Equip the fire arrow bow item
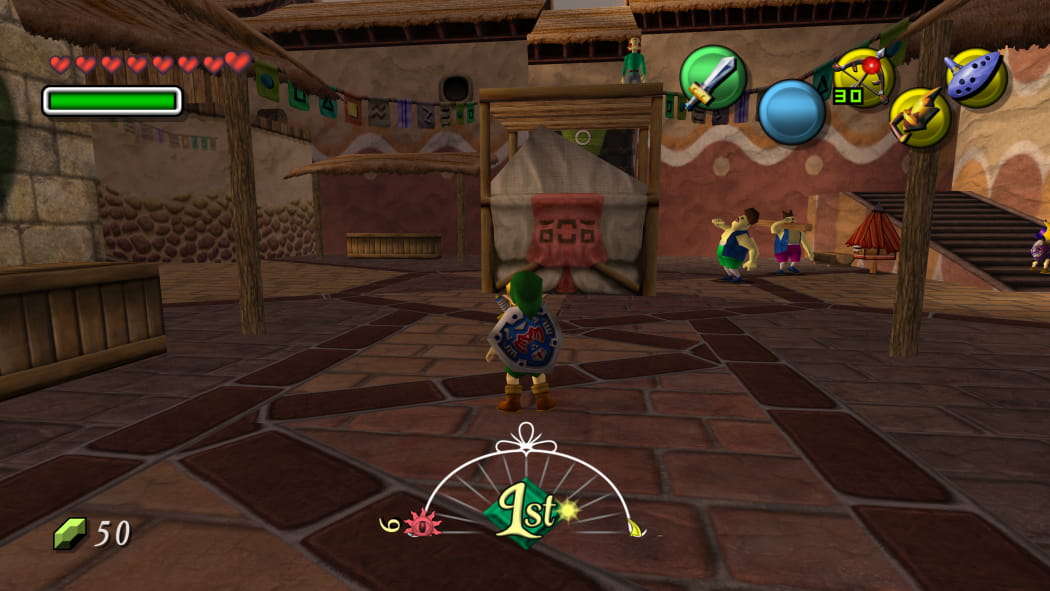Screen dimensions: 1050x591 click(x=863, y=76)
